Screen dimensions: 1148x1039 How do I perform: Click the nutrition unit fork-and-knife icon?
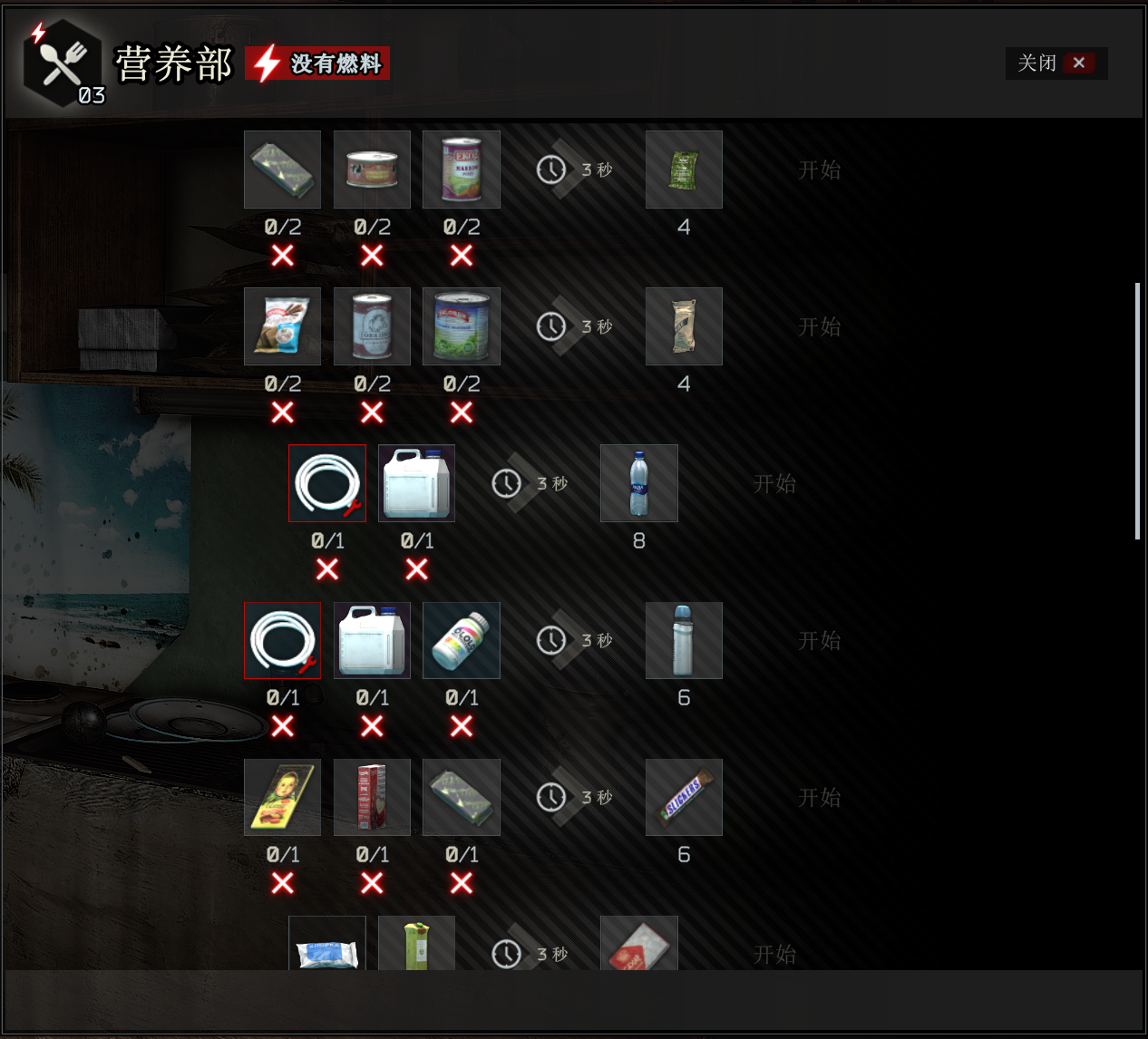pyautogui.click(x=63, y=63)
